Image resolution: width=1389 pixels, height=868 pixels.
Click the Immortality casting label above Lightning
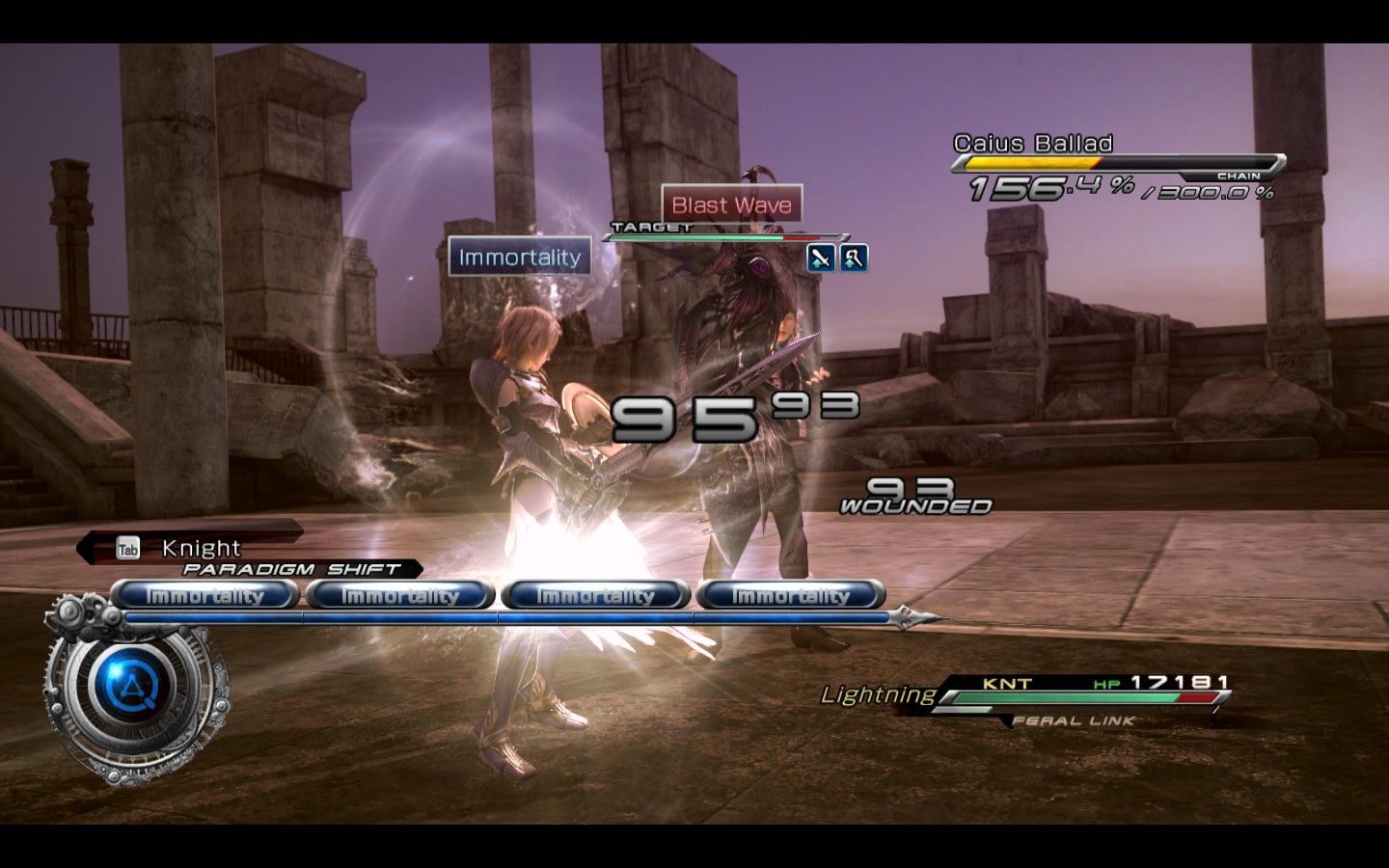(519, 258)
